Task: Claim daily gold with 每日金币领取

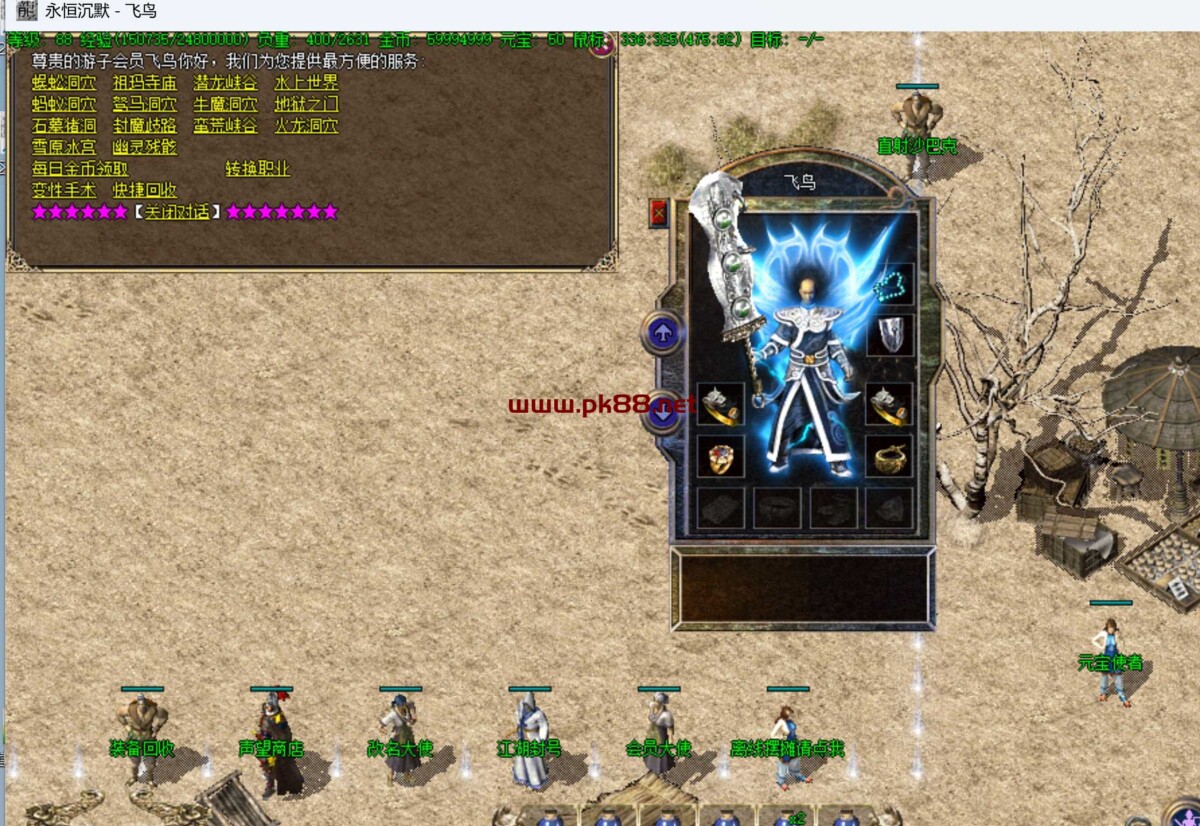Action: coord(80,169)
